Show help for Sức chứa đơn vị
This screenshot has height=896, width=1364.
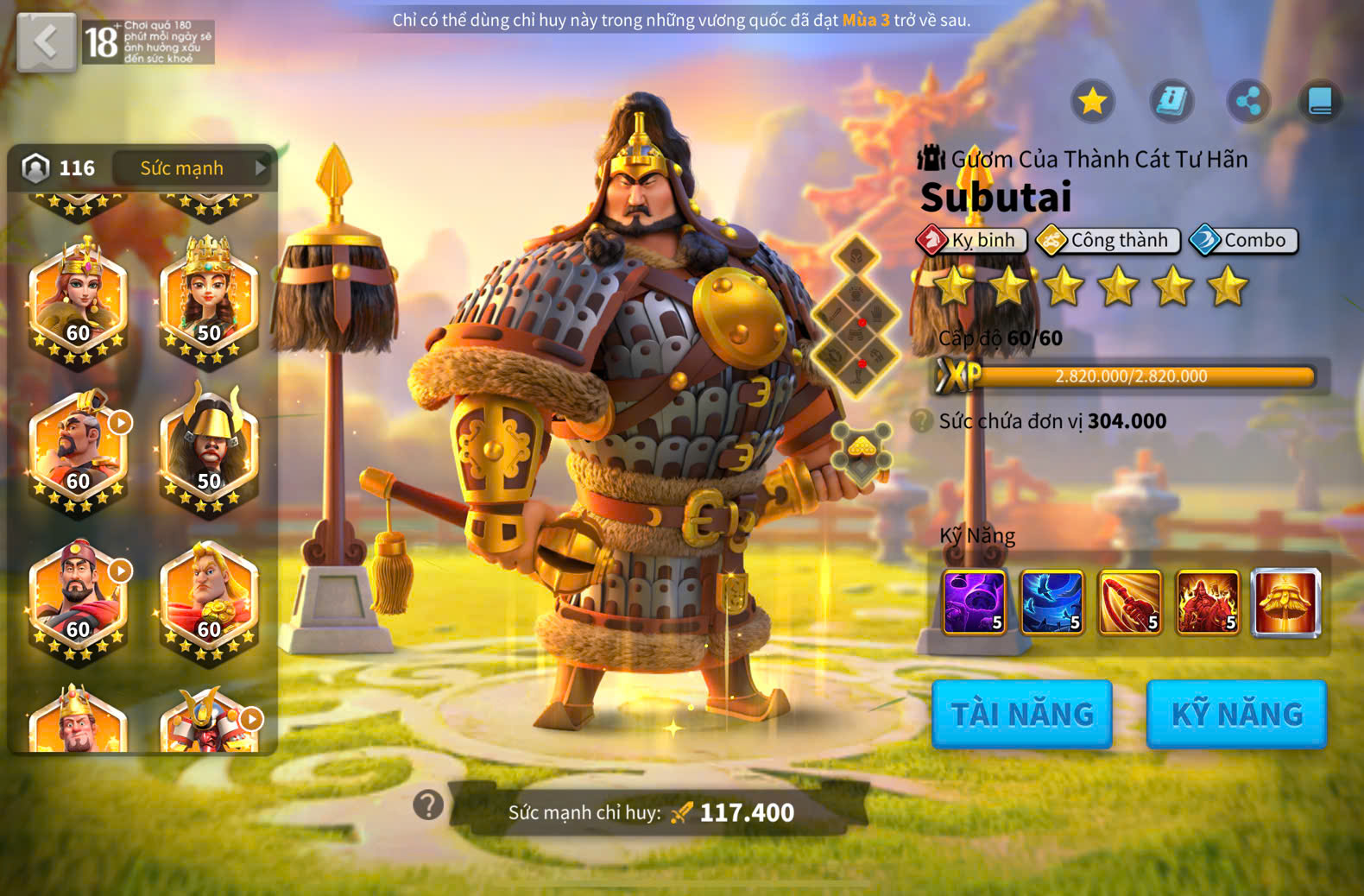[x=922, y=421]
